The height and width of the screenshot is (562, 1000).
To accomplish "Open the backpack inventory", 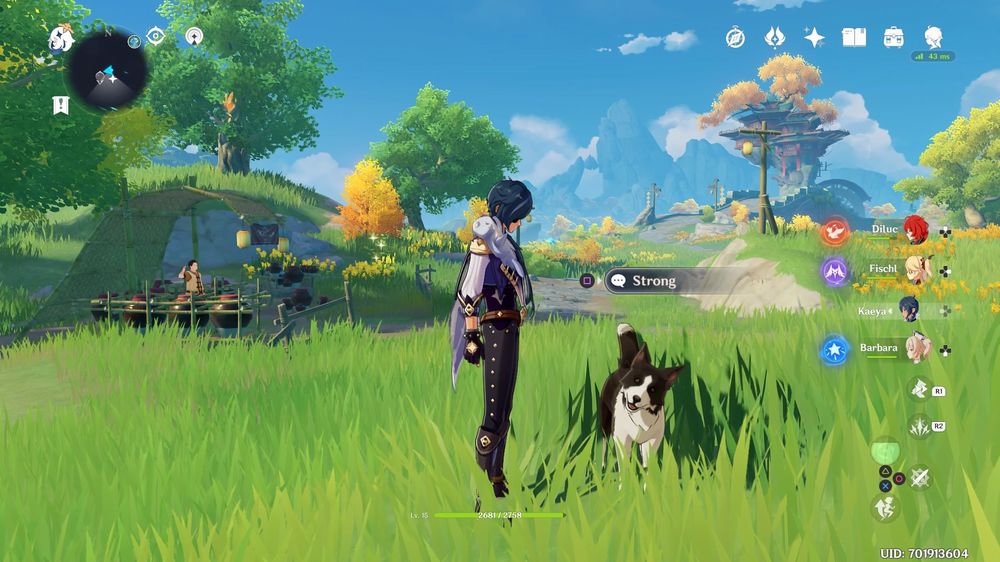I will [894, 38].
